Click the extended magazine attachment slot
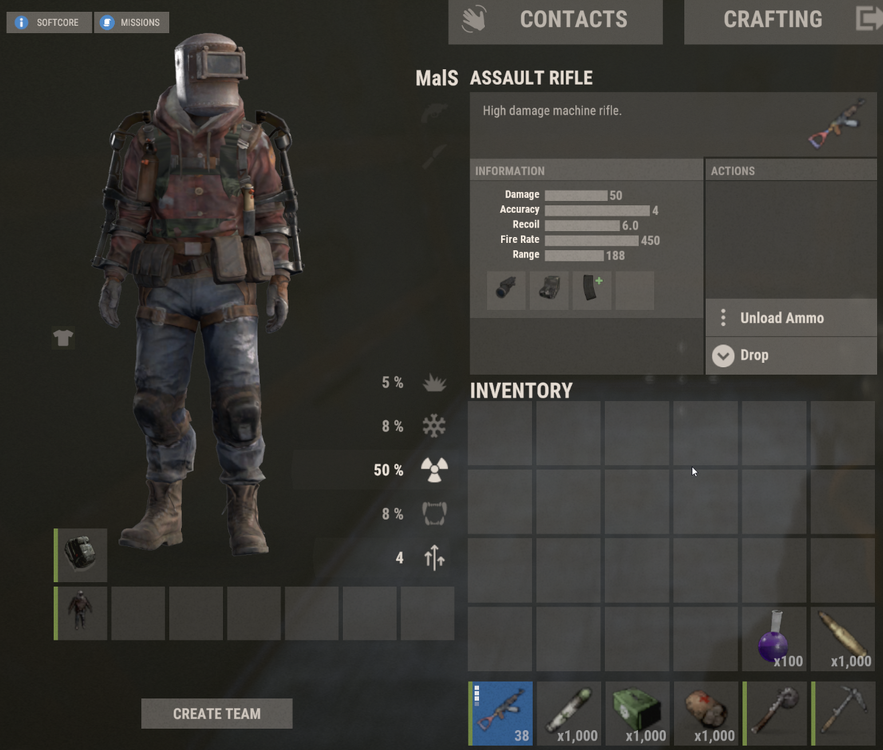The image size is (883, 750). (x=592, y=290)
